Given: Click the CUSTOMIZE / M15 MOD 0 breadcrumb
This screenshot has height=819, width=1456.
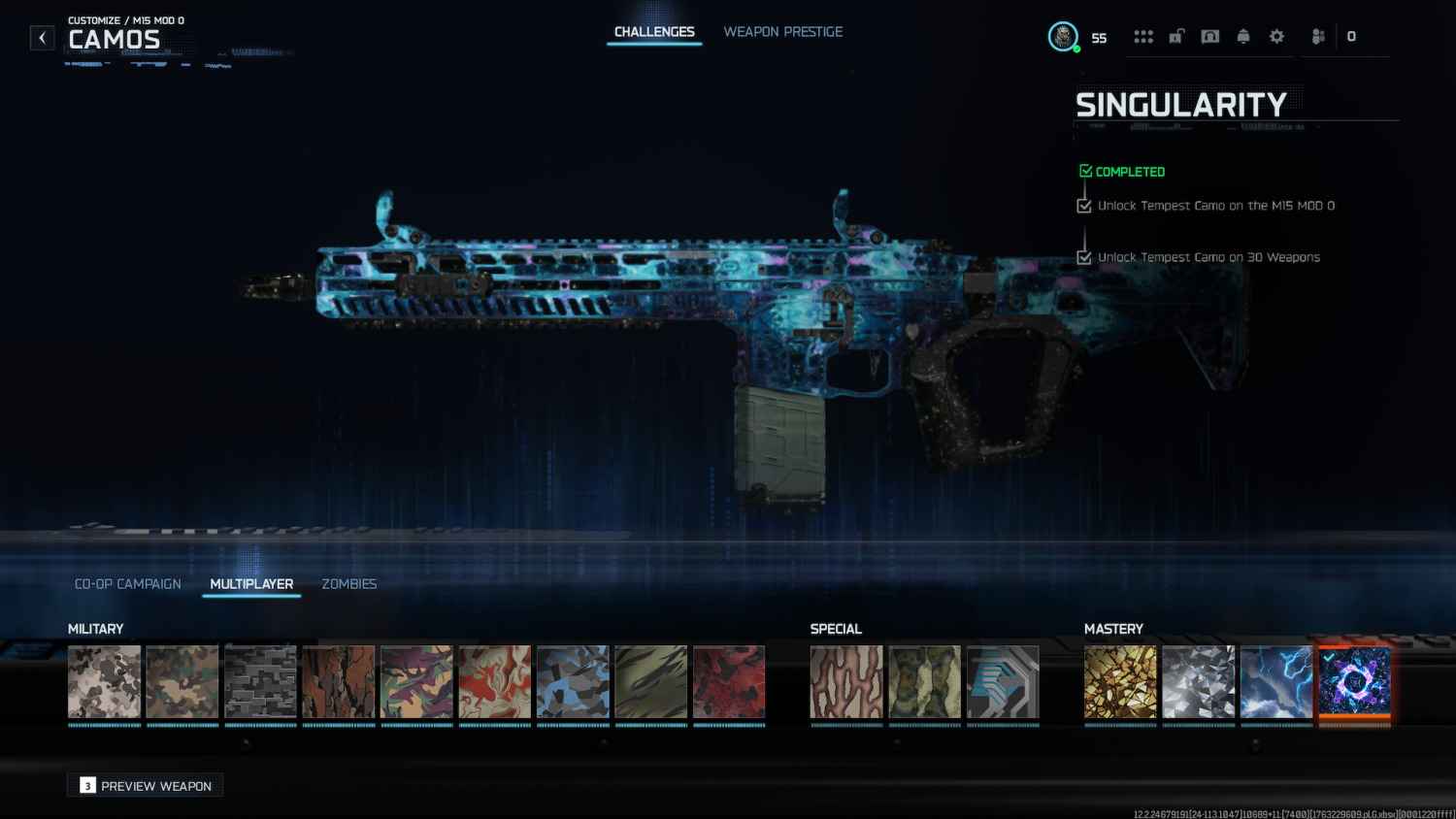Looking at the screenshot, I should click(x=128, y=18).
